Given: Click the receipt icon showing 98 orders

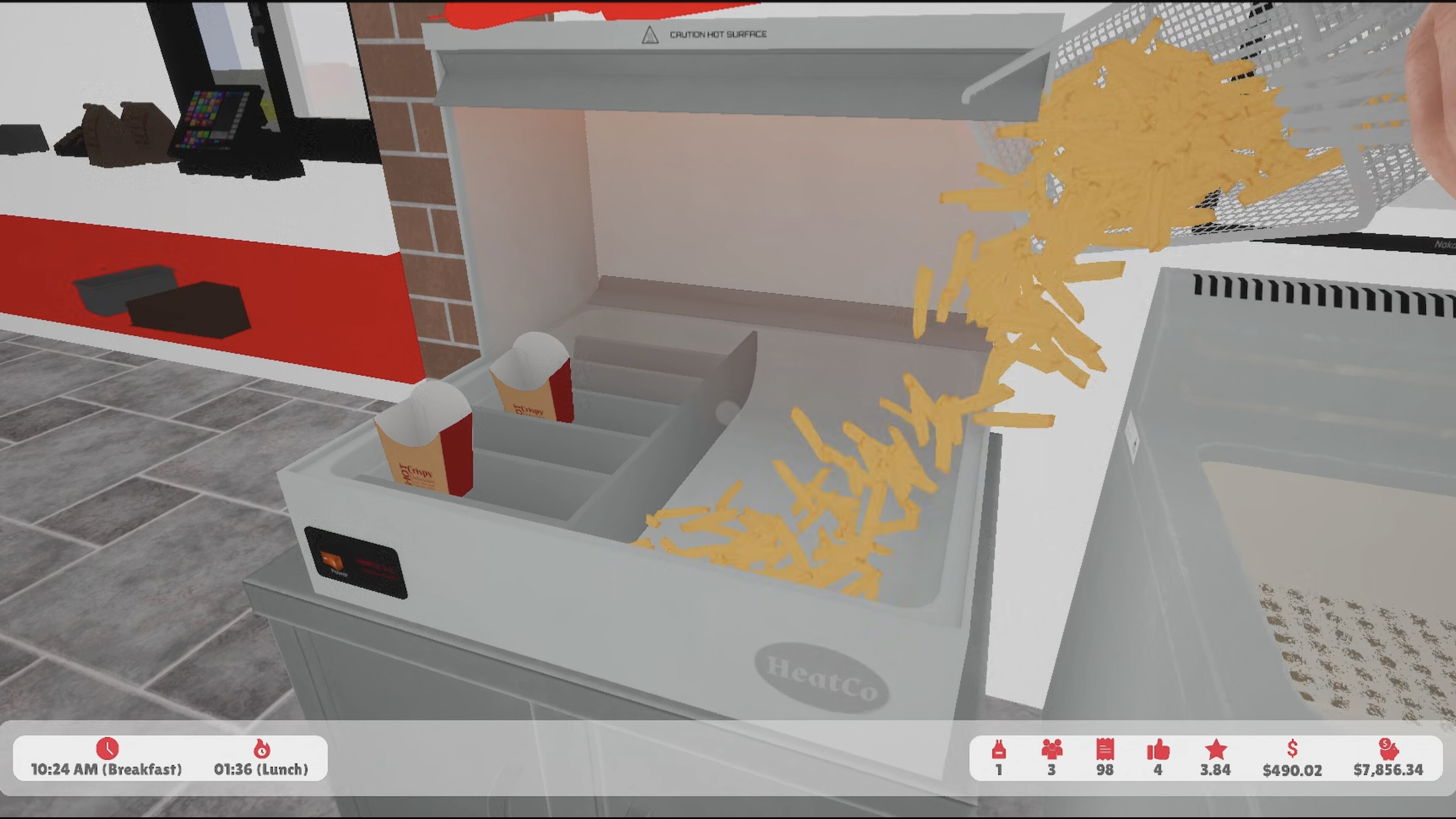Looking at the screenshot, I should tap(1105, 750).
